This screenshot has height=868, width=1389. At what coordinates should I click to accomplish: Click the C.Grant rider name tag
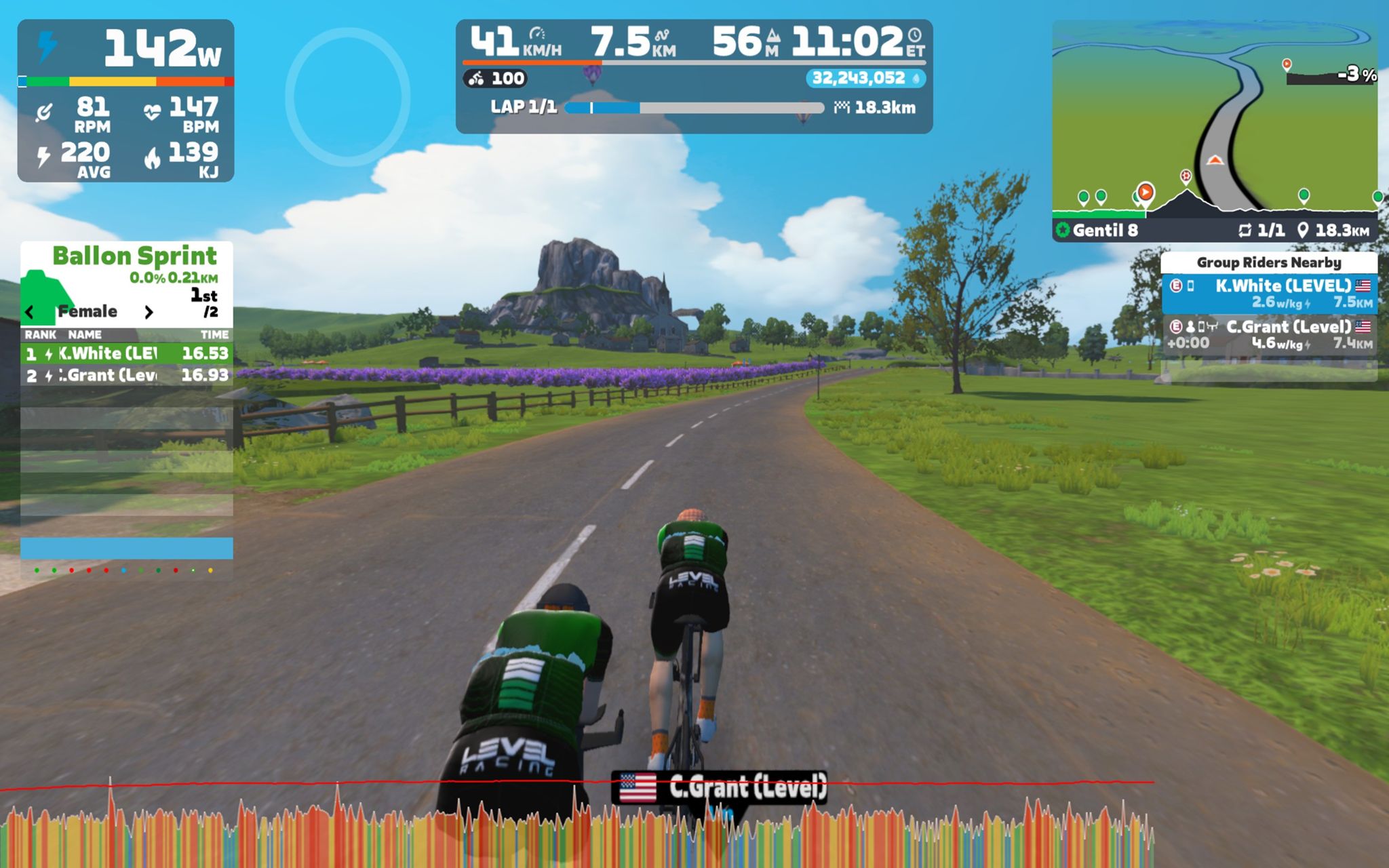pyautogui.click(x=719, y=787)
